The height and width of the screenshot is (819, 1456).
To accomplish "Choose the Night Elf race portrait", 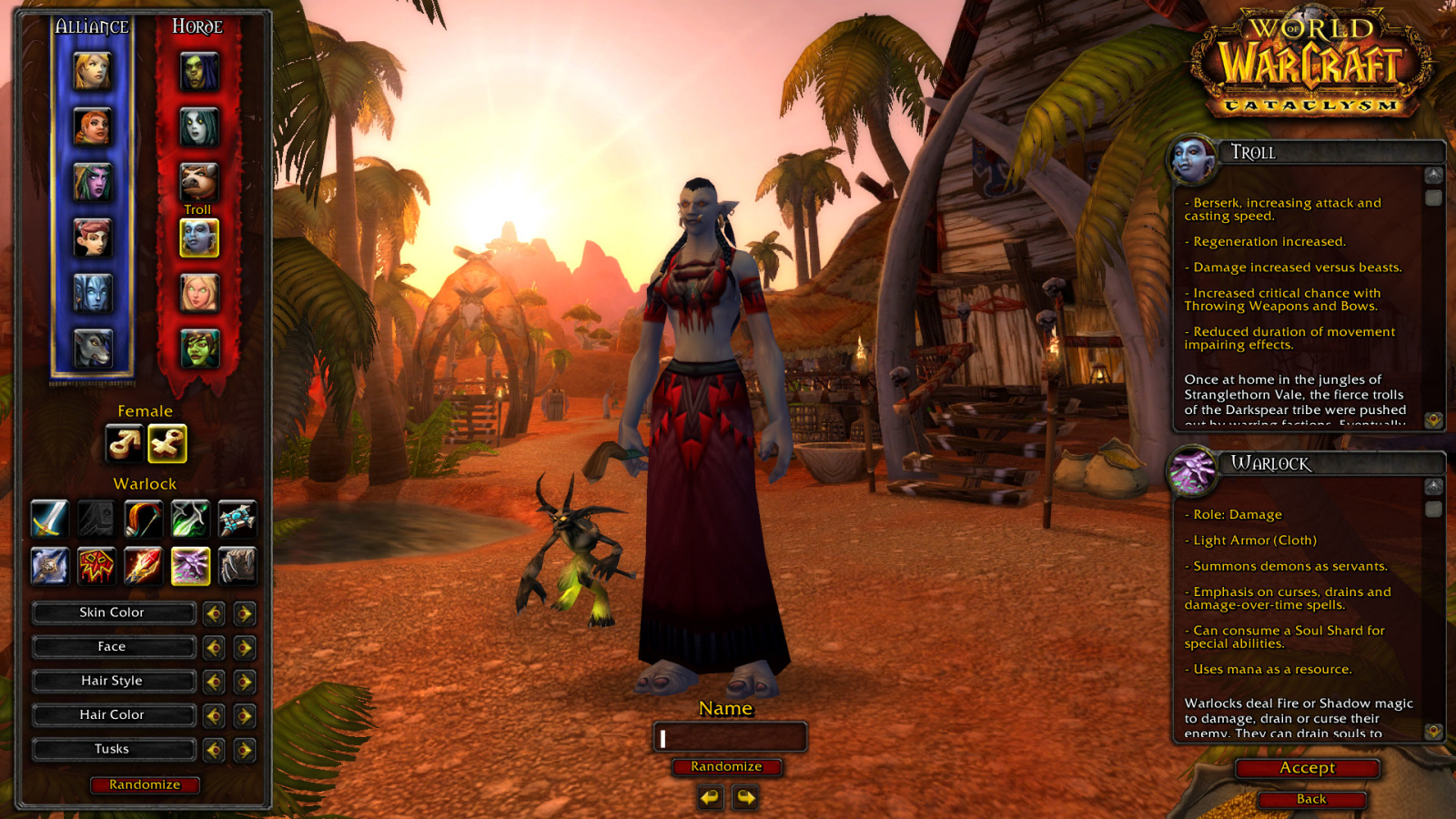I will click(92, 182).
